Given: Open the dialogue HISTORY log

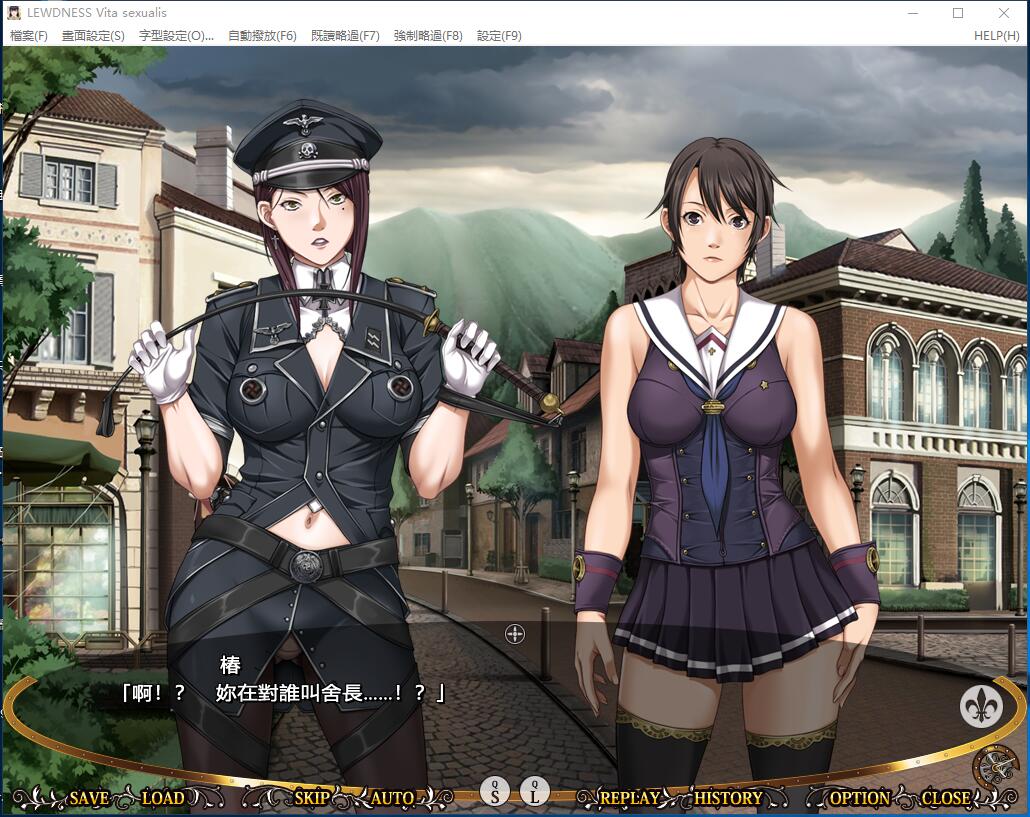Looking at the screenshot, I should [727, 798].
